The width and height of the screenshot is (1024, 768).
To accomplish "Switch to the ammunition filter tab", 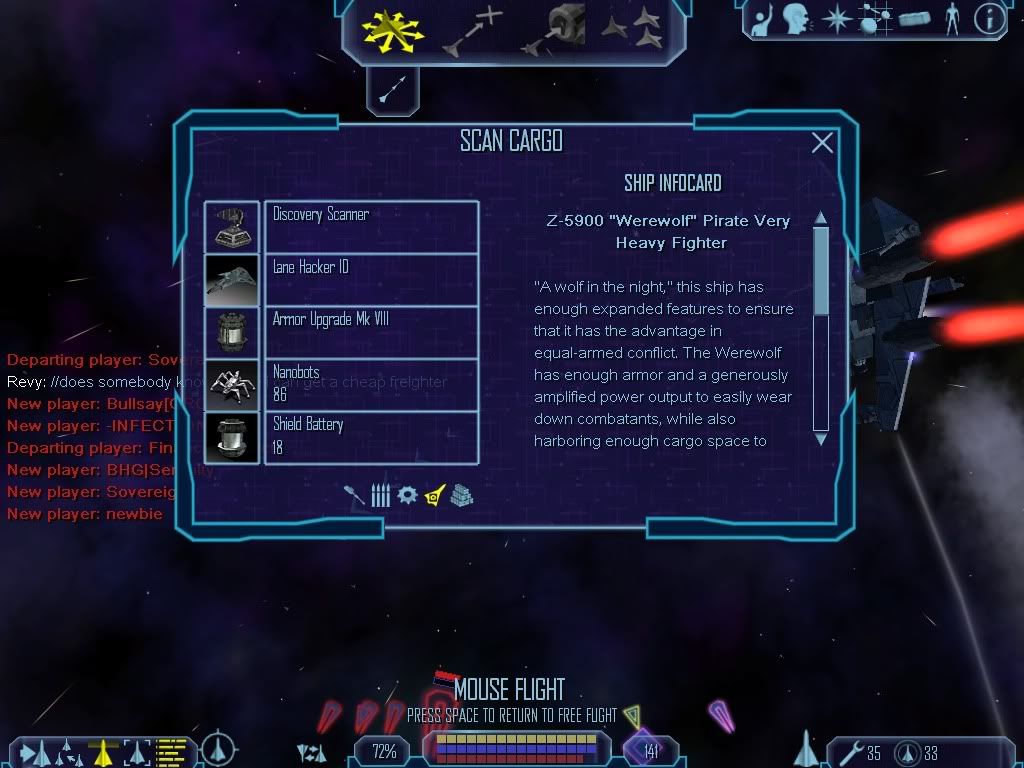I will click(380, 495).
